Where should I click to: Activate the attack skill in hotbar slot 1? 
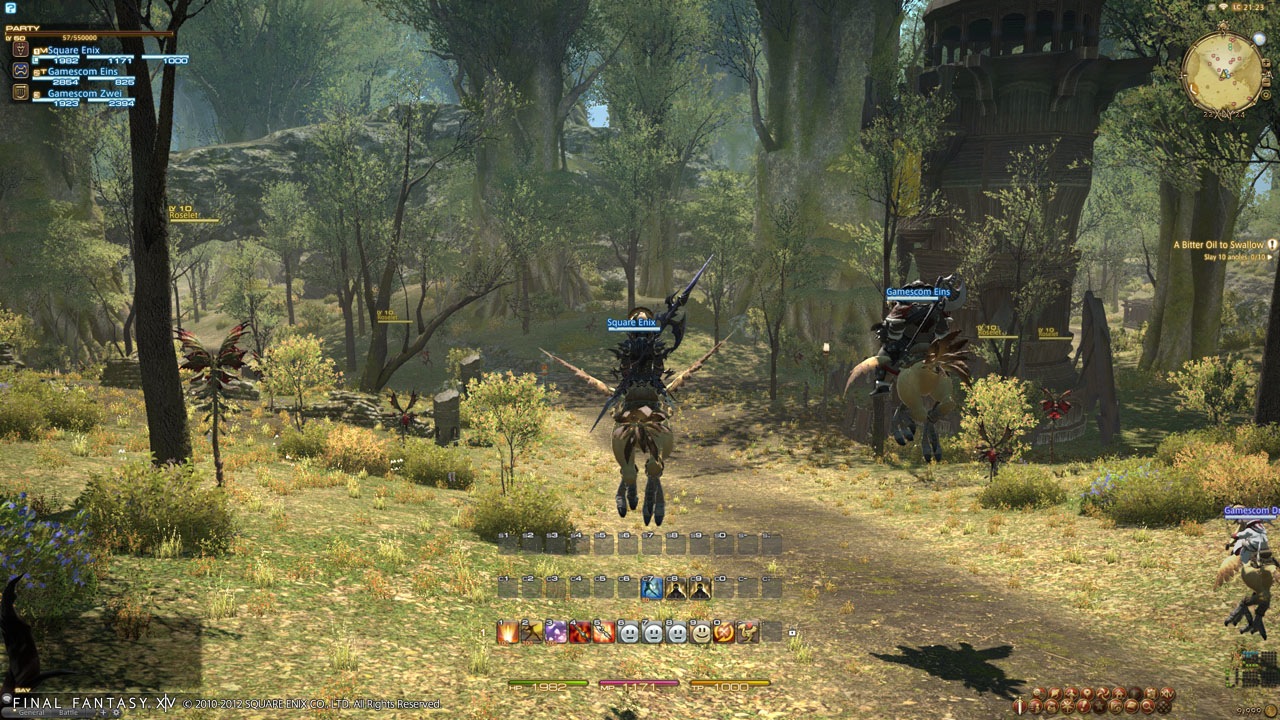tap(509, 633)
